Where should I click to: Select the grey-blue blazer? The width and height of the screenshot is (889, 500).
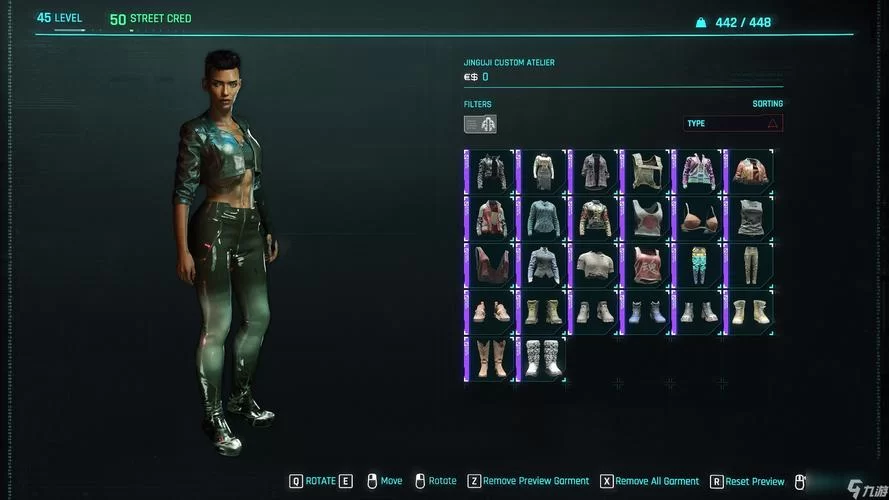coord(543,265)
